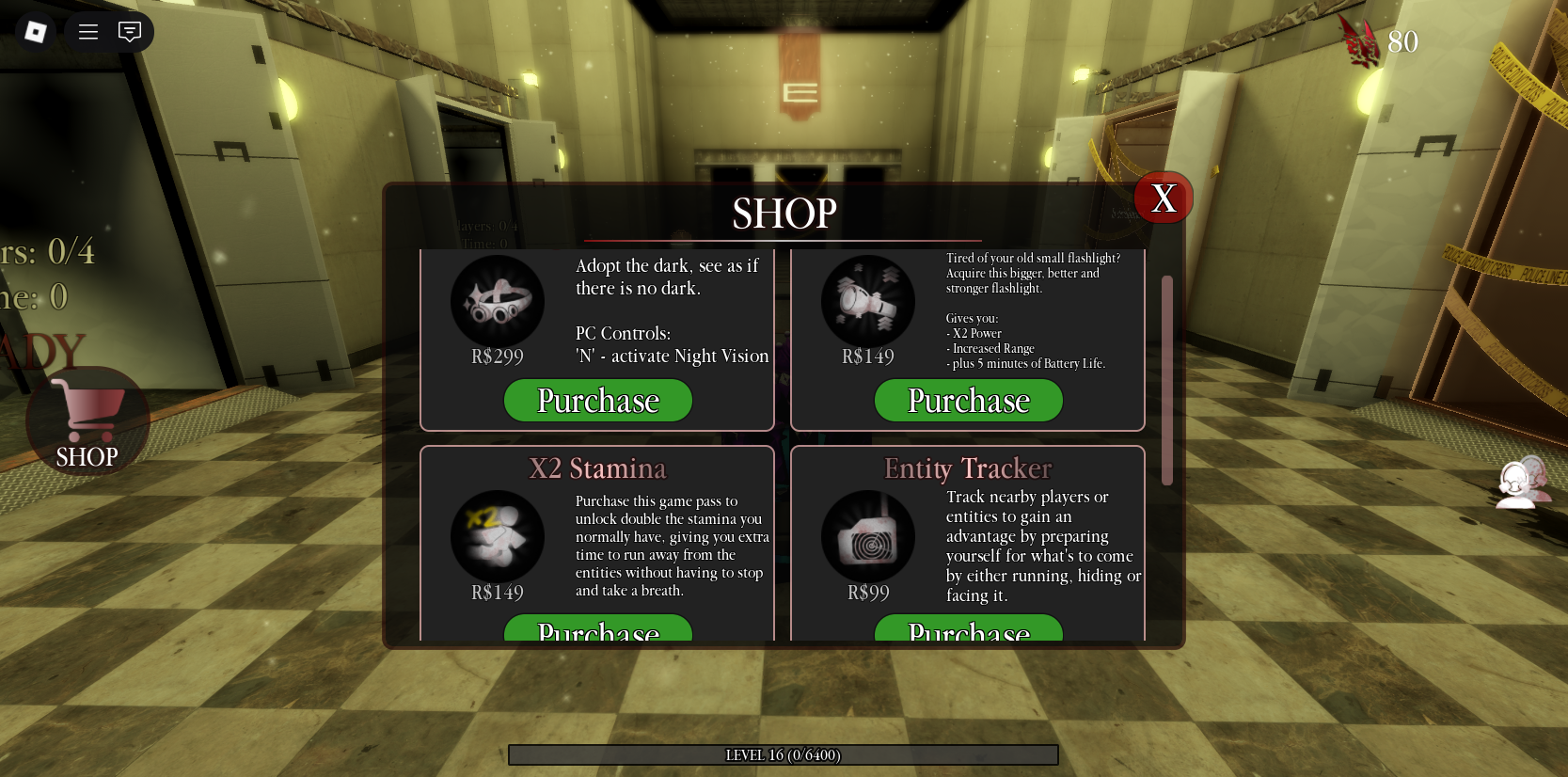Image resolution: width=1568 pixels, height=777 pixels.
Task: Click the X2 Stamina heading
Action: [597, 468]
